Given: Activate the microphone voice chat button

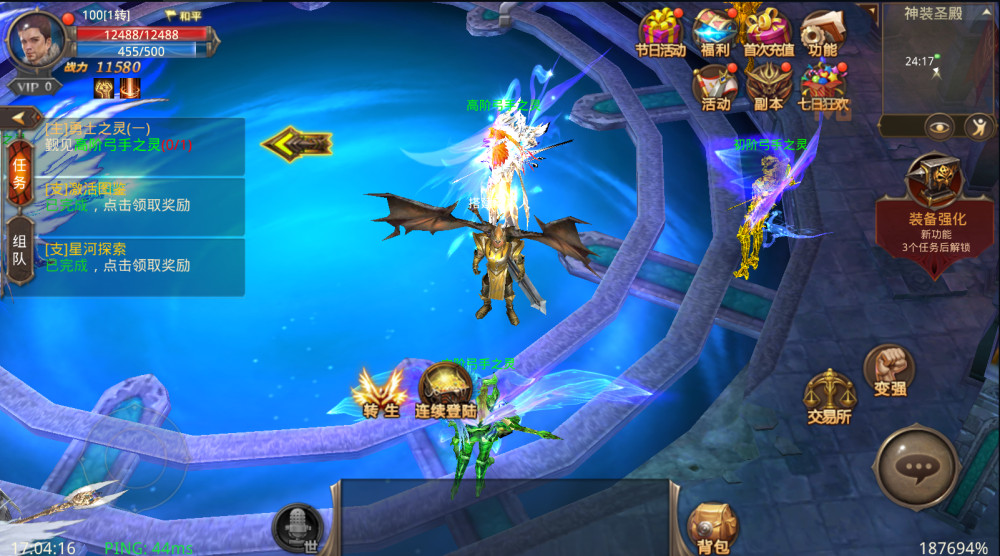Looking at the screenshot, I should [298, 526].
